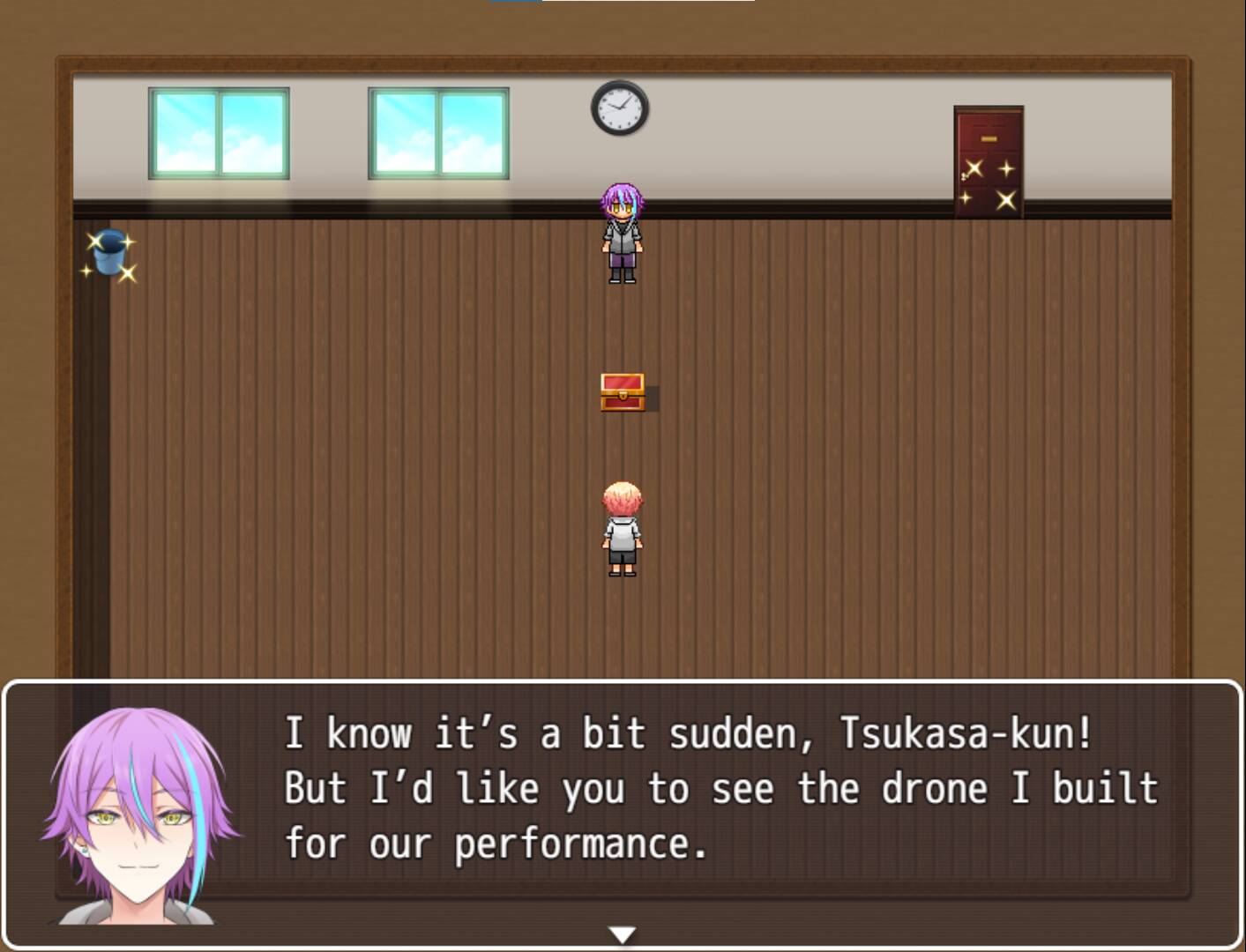Click the wall clock above the room
This screenshot has width=1246, height=952.
pos(620,108)
